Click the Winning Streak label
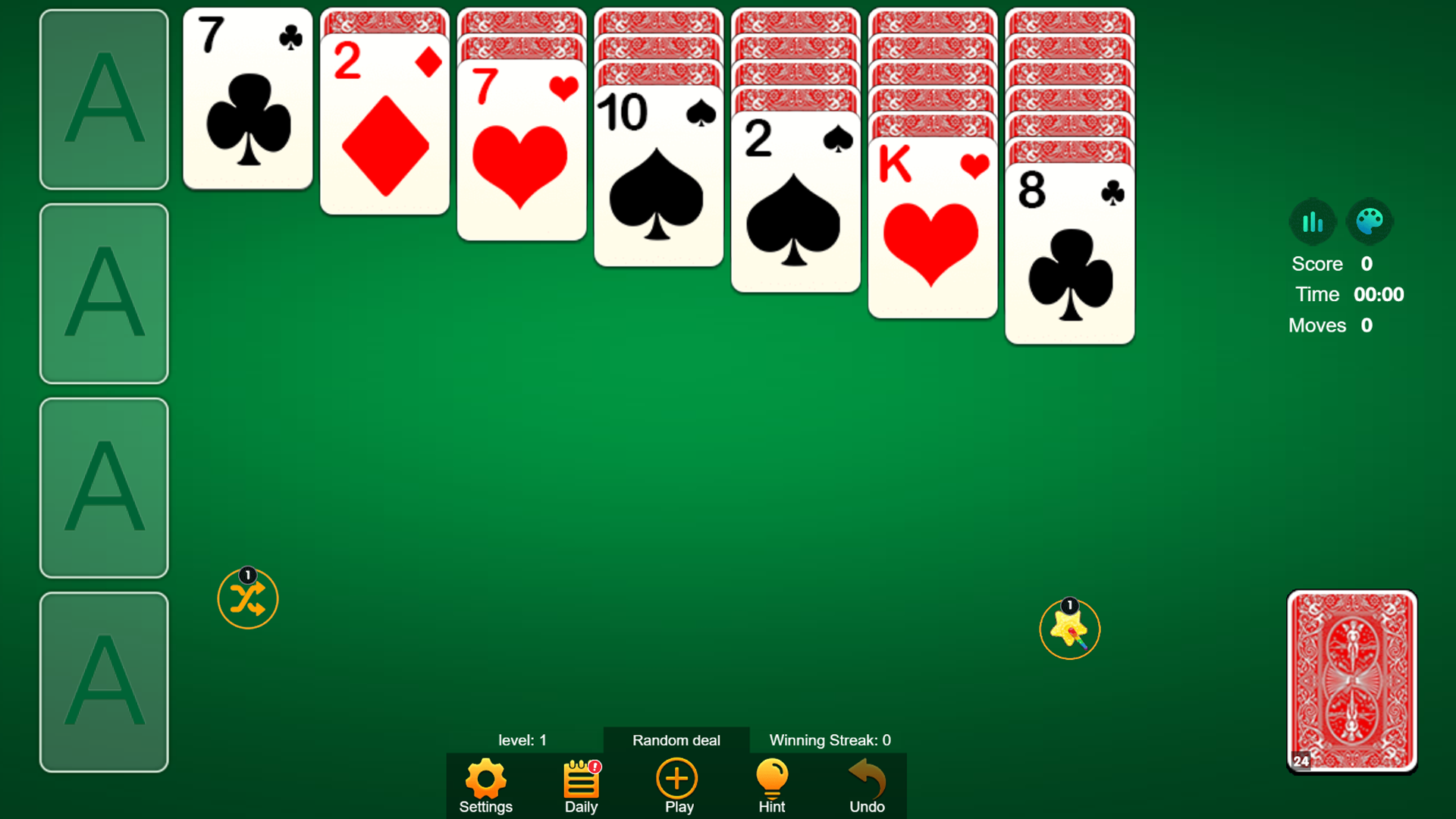Screen dimensions: 1456x819 click(829, 740)
